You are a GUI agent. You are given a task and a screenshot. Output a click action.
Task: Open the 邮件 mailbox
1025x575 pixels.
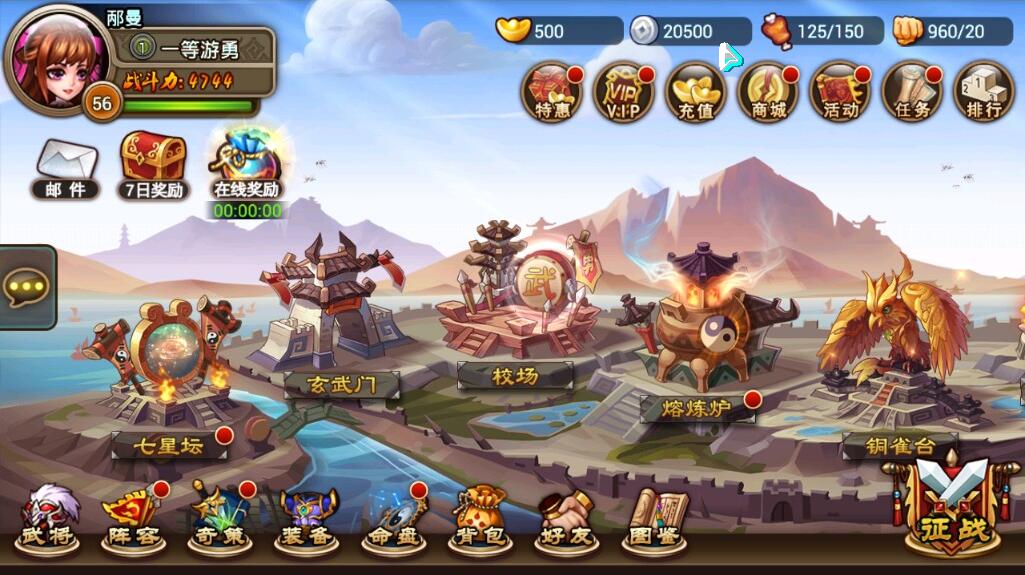(66, 168)
